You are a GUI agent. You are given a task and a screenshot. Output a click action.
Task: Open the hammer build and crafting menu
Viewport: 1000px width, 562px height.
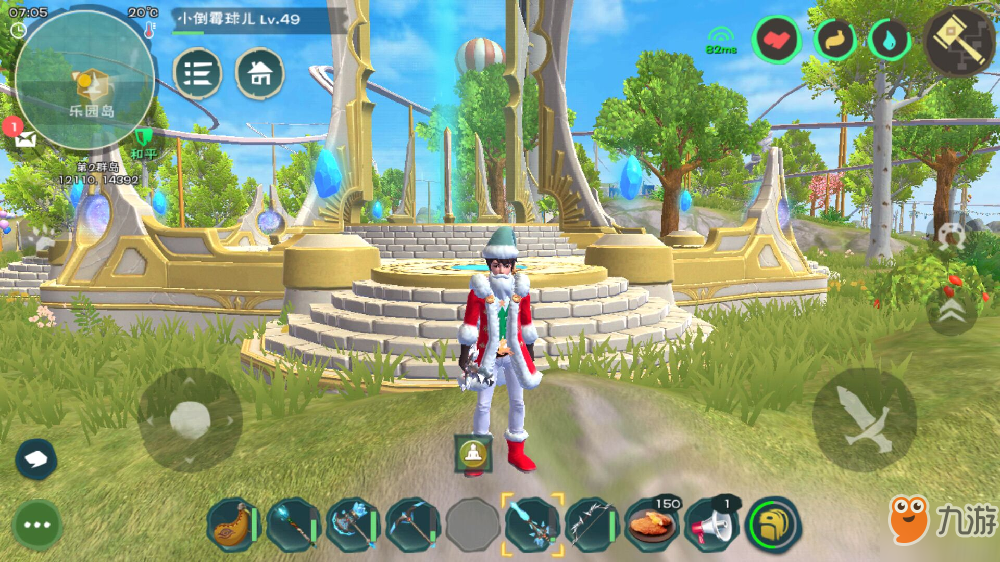tap(959, 41)
